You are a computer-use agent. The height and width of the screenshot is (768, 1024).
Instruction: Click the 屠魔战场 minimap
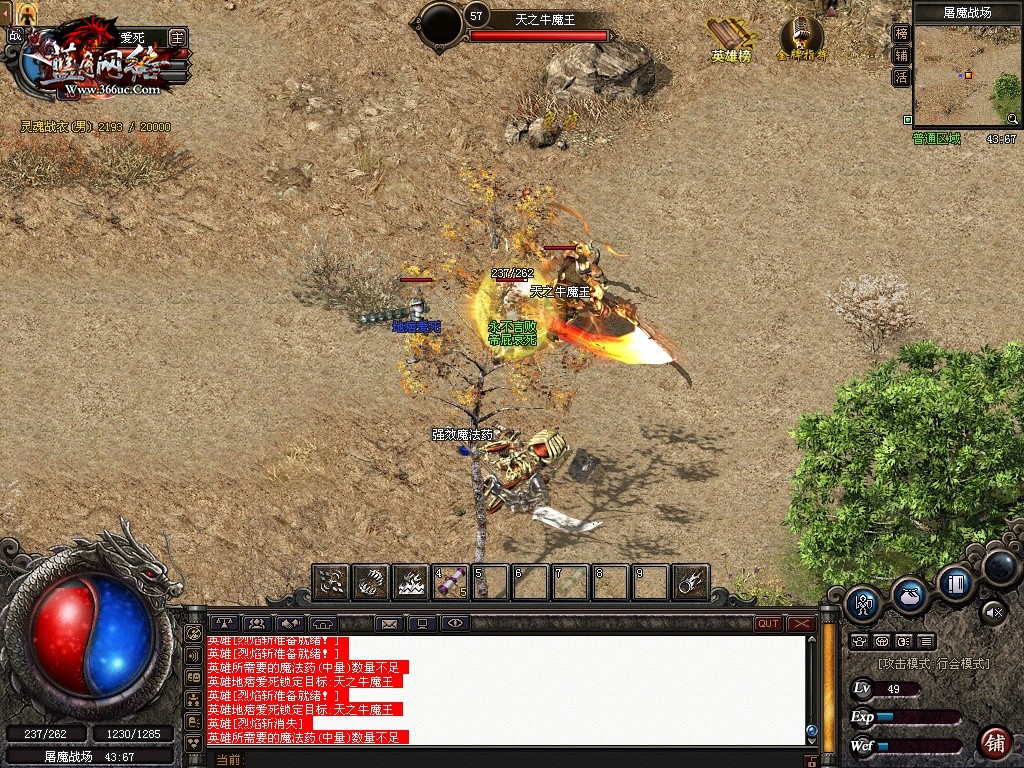[x=966, y=71]
